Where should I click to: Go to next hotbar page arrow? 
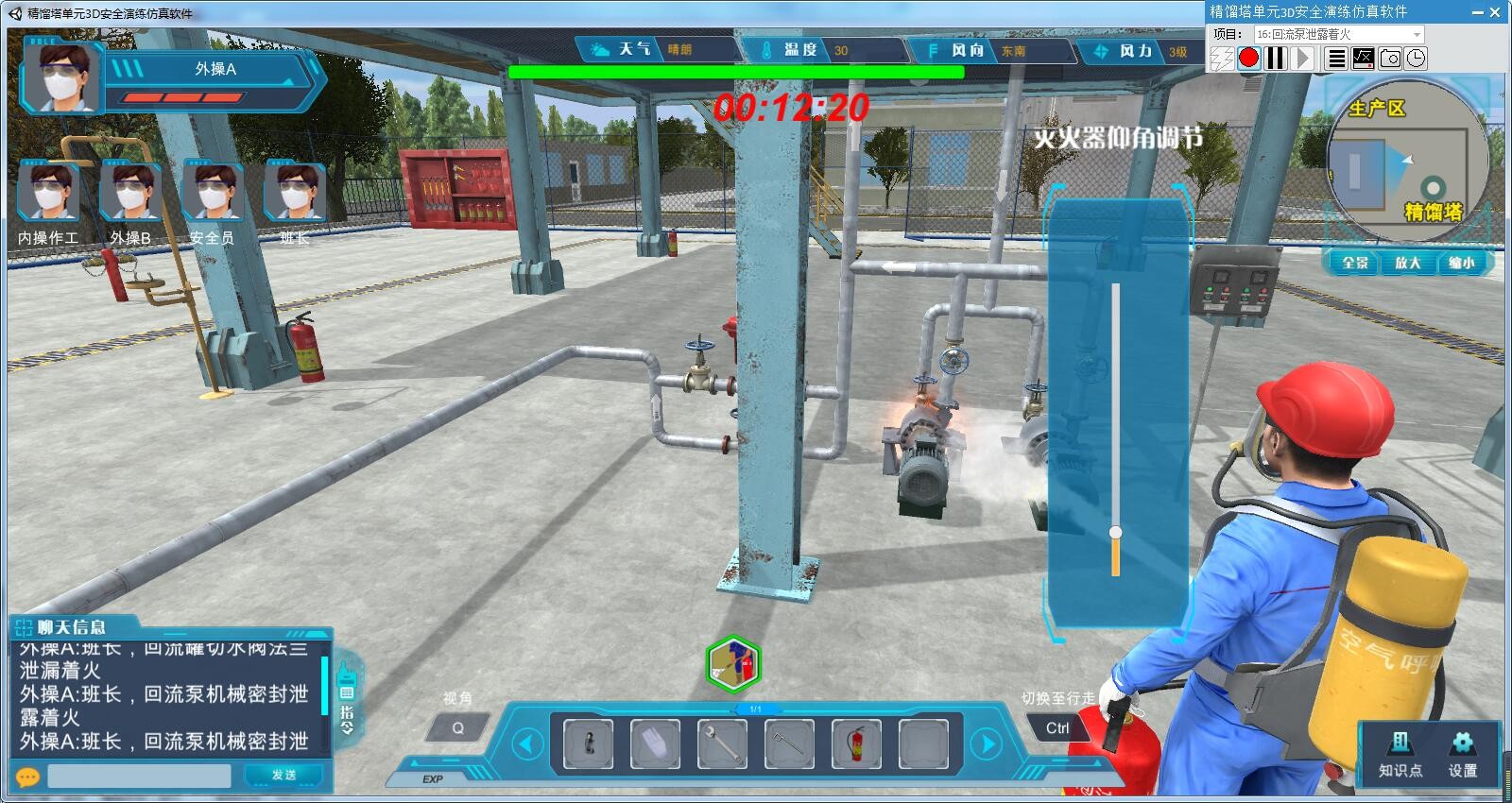[x=987, y=744]
